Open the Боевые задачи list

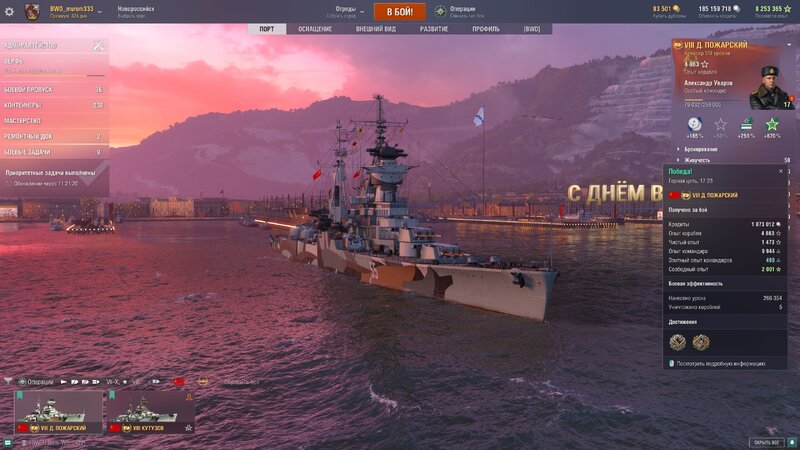[53, 152]
